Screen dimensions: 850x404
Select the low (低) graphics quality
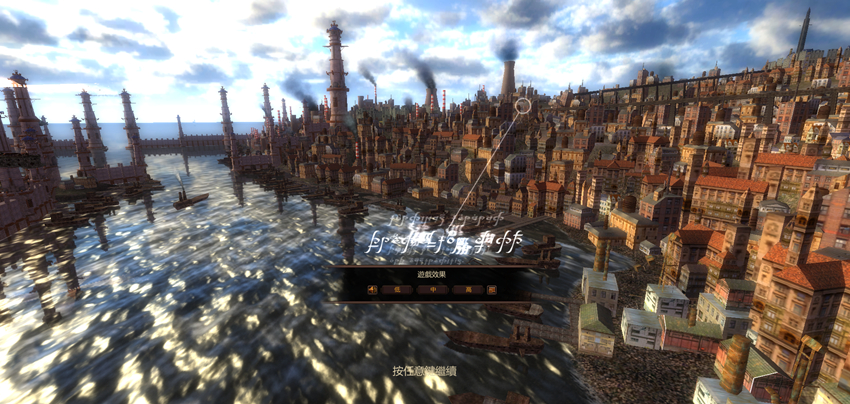tap(397, 289)
